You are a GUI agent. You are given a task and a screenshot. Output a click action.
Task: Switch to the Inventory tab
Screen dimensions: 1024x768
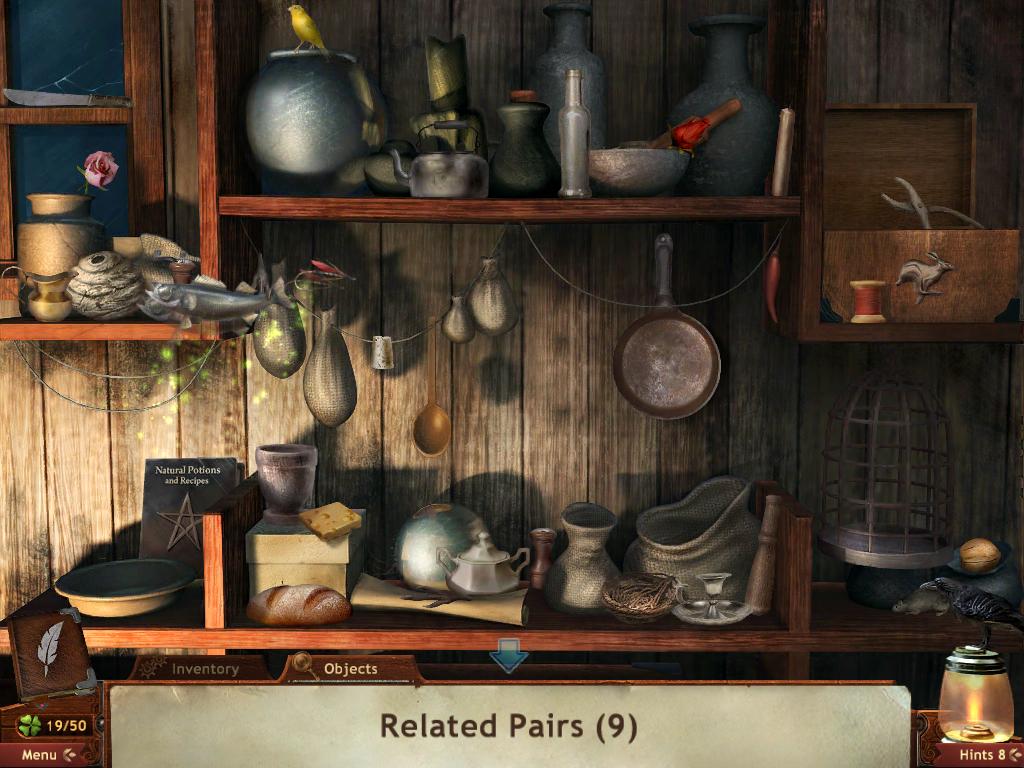(x=204, y=669)
